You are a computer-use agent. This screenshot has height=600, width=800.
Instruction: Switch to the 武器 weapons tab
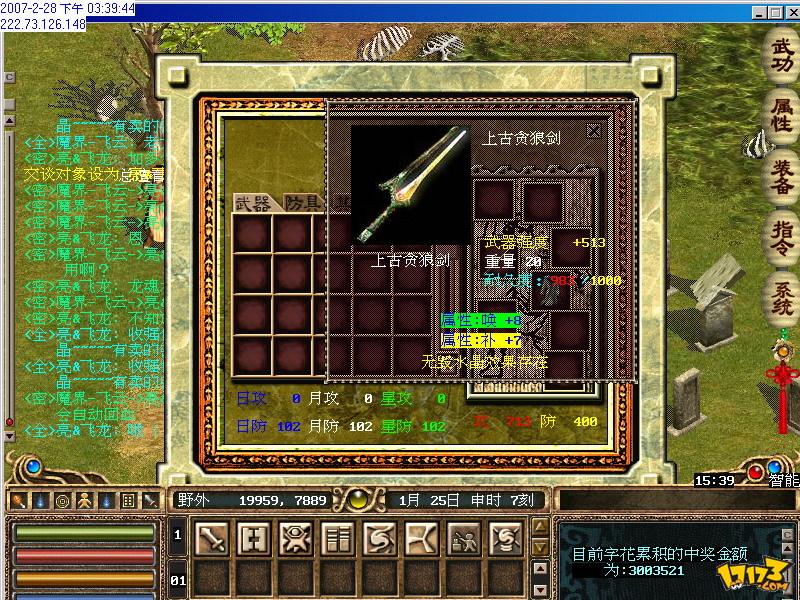(x=254, y=204)
